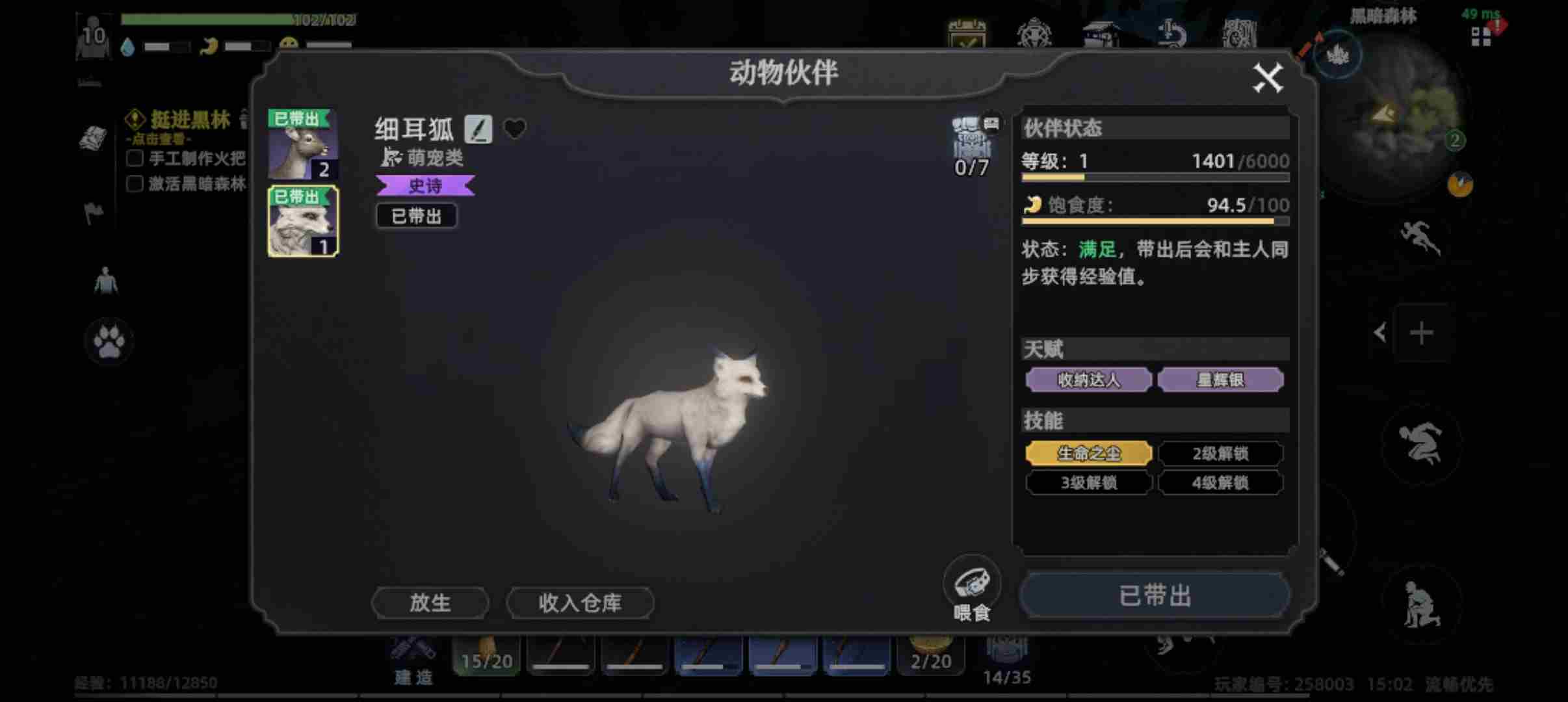The image size is (1568, 702).
Task: Toggle the heart favorite icon for the fox
Action: tap(514, 127)
